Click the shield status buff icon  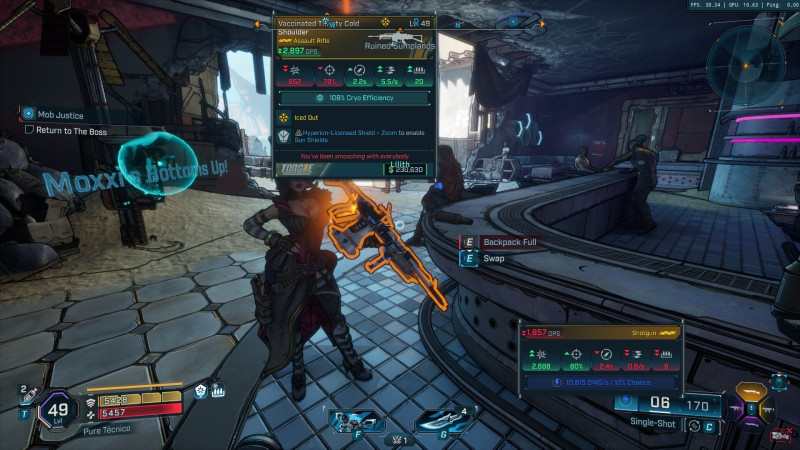pos(200,391)
